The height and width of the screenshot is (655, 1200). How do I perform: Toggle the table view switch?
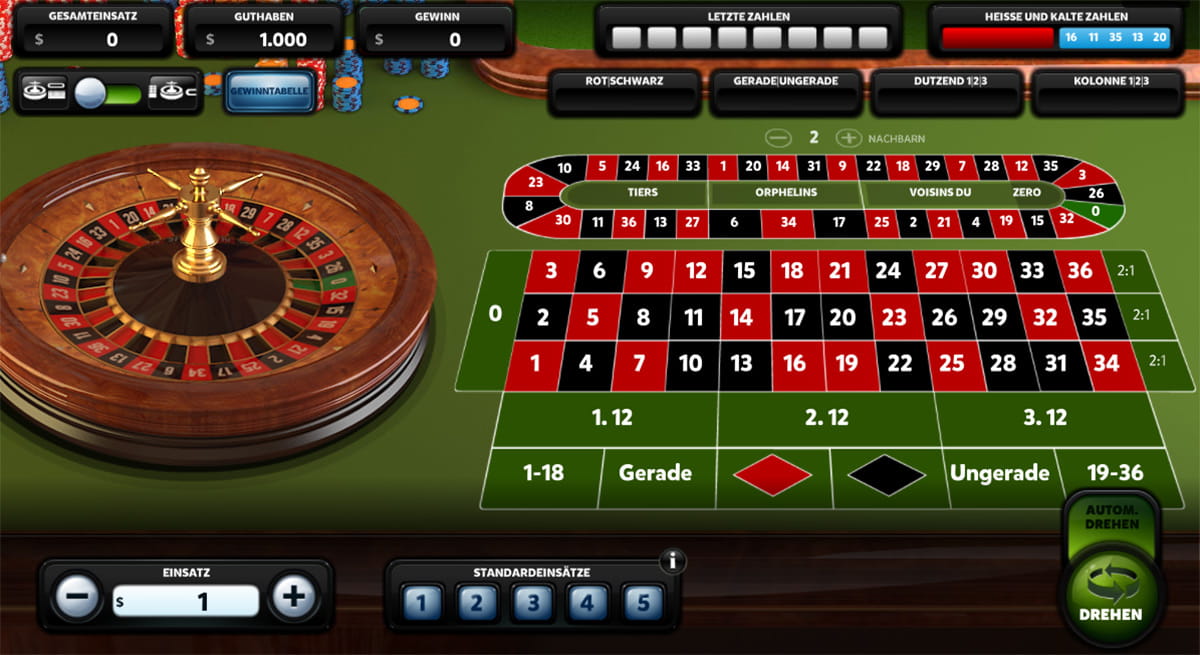coord(96,93)
